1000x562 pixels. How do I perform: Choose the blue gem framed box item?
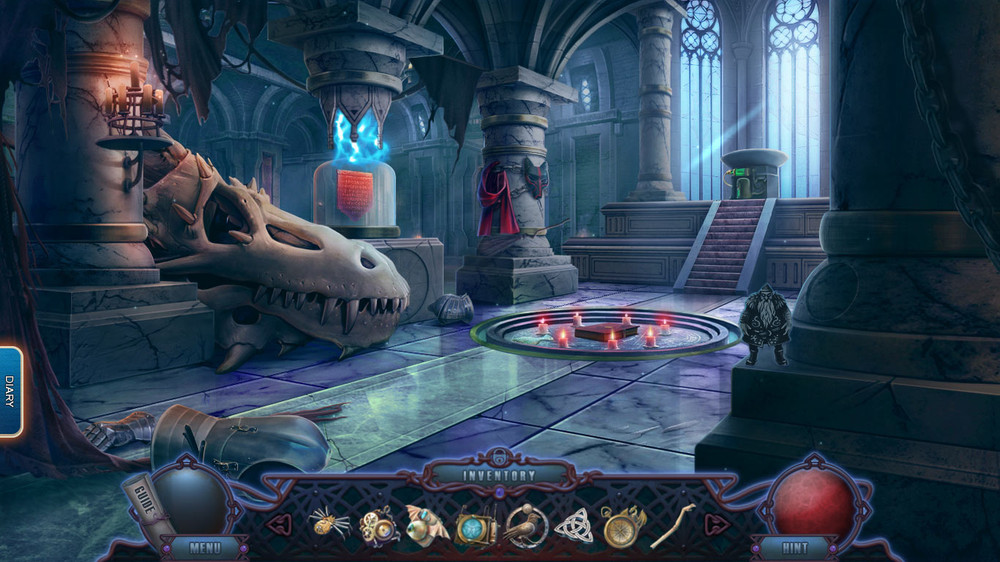coord(476,526)
